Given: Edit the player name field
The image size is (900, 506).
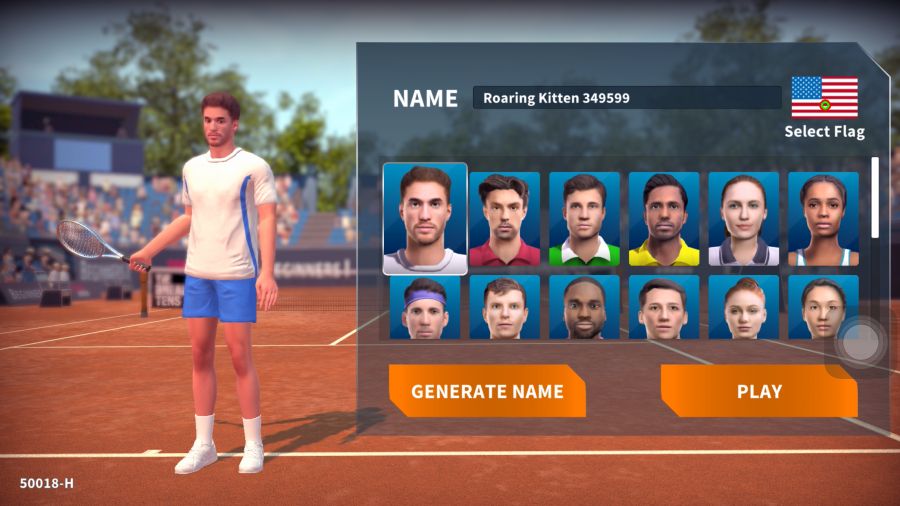Looking at the screenshot, I should pos(626,98).
